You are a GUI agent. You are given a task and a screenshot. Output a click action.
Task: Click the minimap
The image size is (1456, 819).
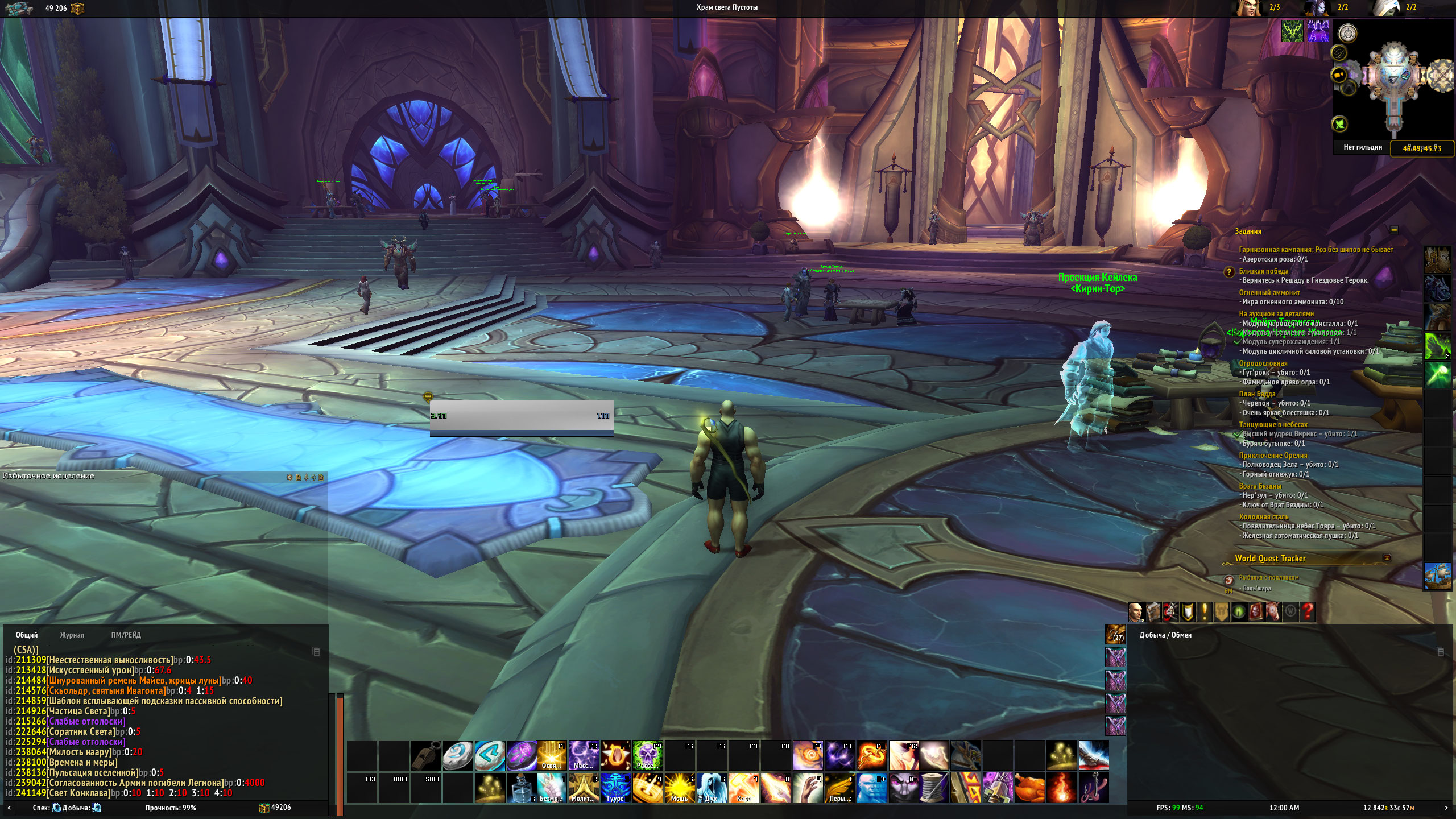click(x=1393, y=80)
